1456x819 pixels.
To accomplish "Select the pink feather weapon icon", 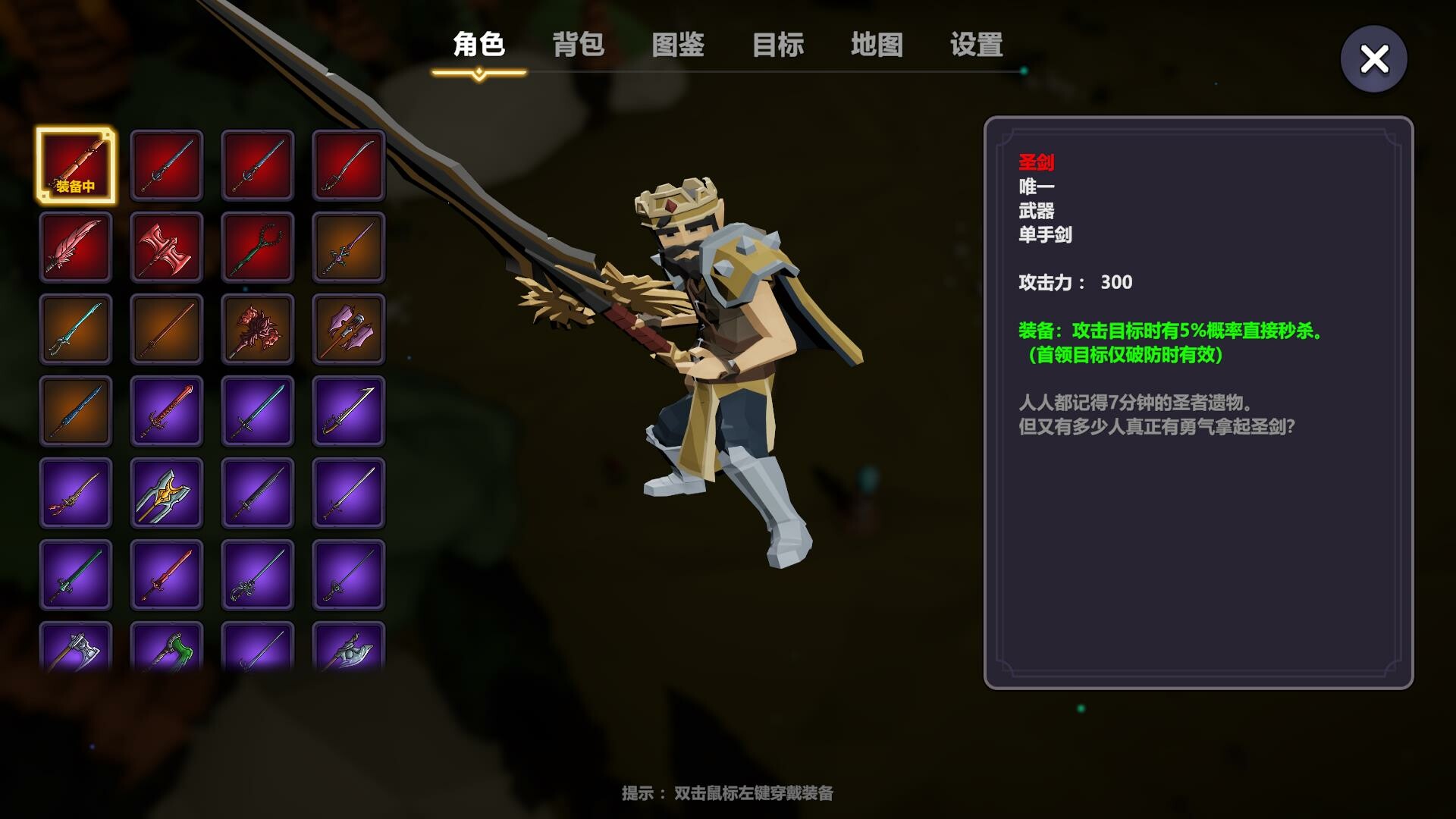I will (76, 246).
